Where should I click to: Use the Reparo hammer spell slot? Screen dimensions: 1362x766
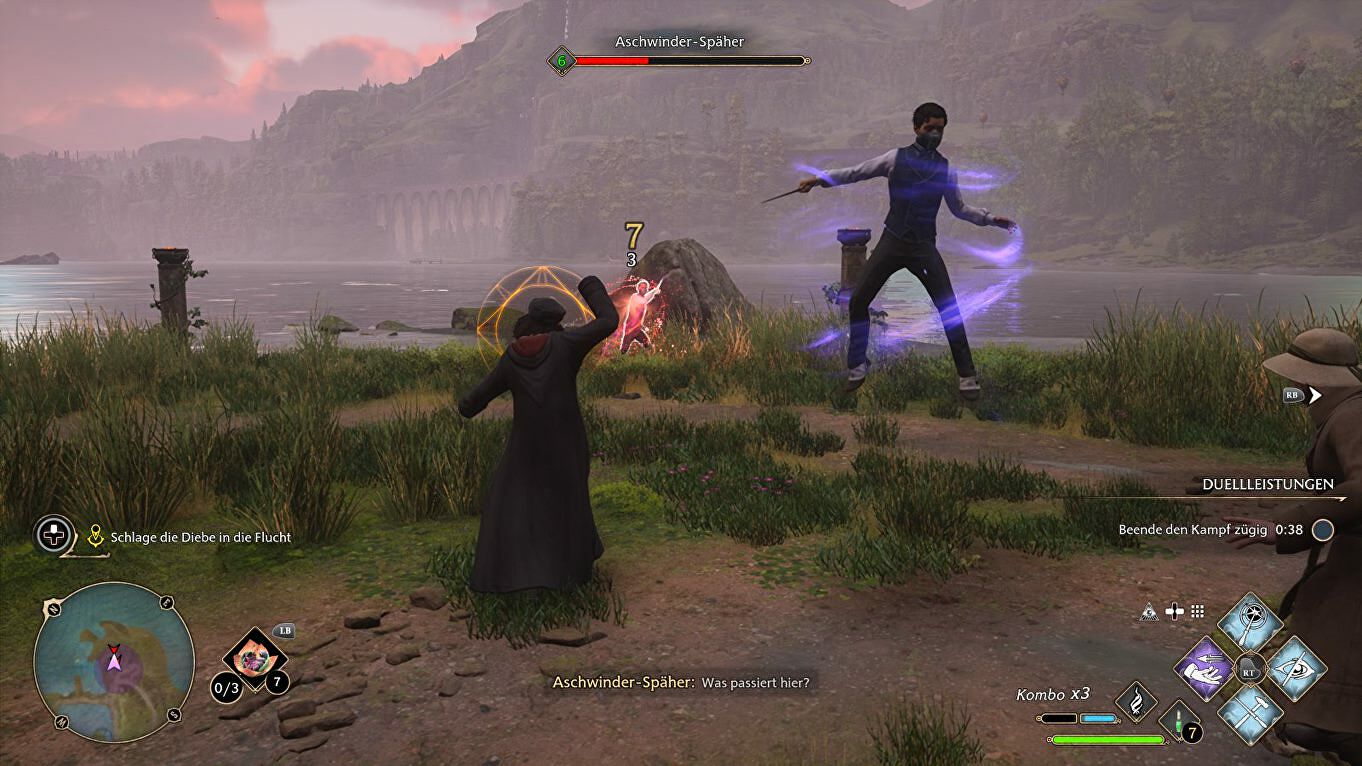click(1250, 713)
